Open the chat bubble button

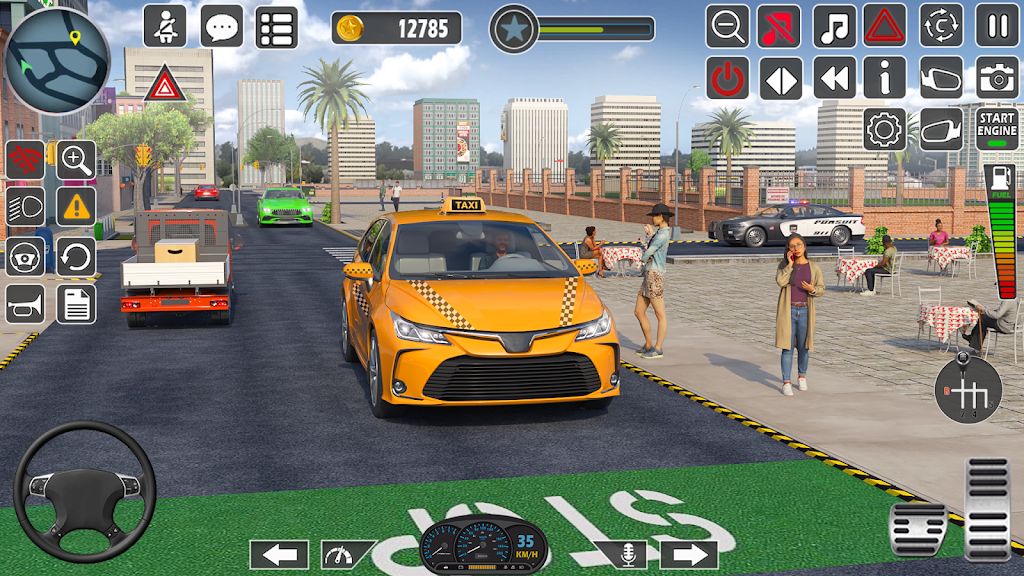[221, 26]
